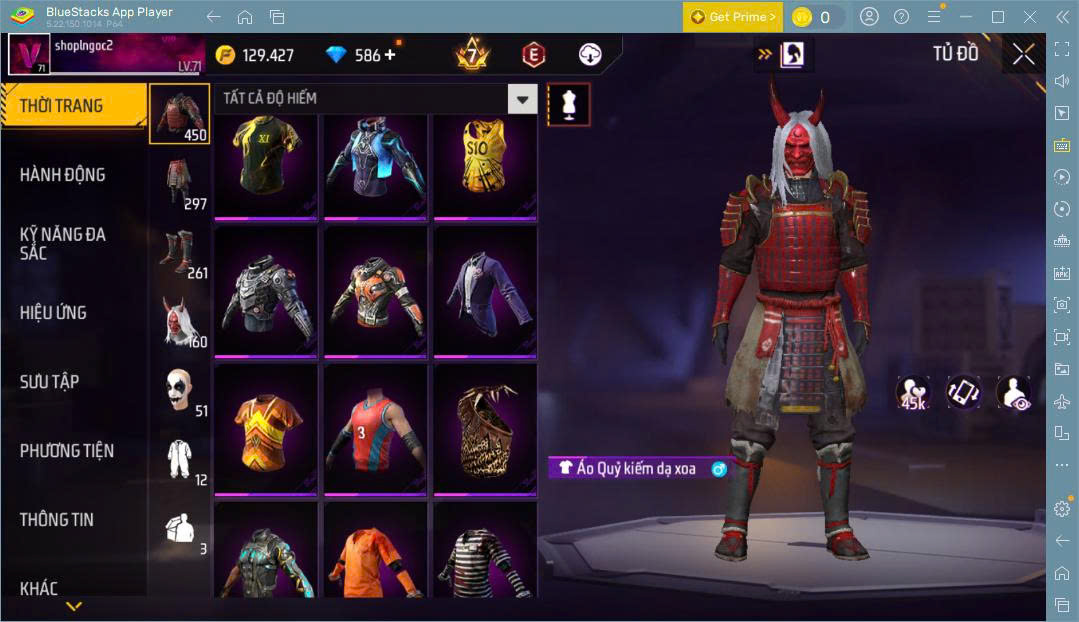Click the BlueStacks Get Prime button
This screenshot has height=622, width=1079.
point(732,17)
